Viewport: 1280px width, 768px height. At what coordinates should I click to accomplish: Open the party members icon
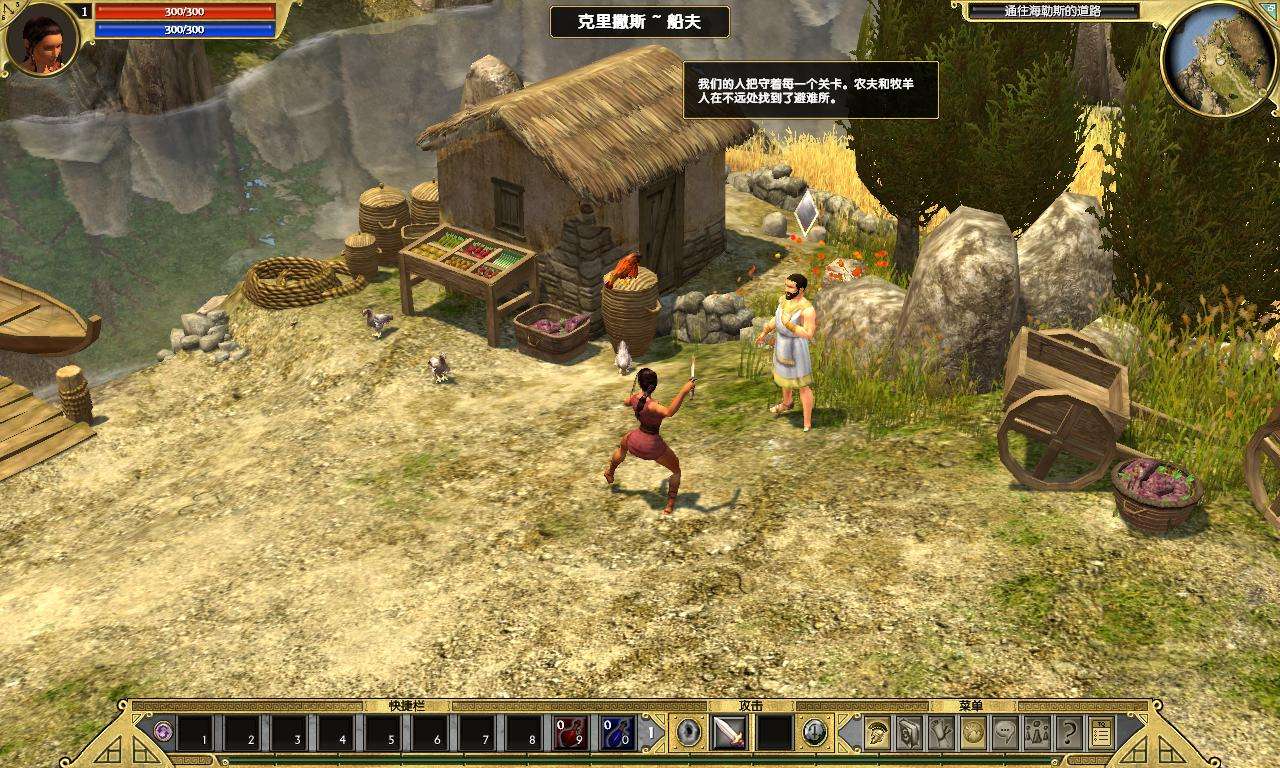coord(1037,733)
